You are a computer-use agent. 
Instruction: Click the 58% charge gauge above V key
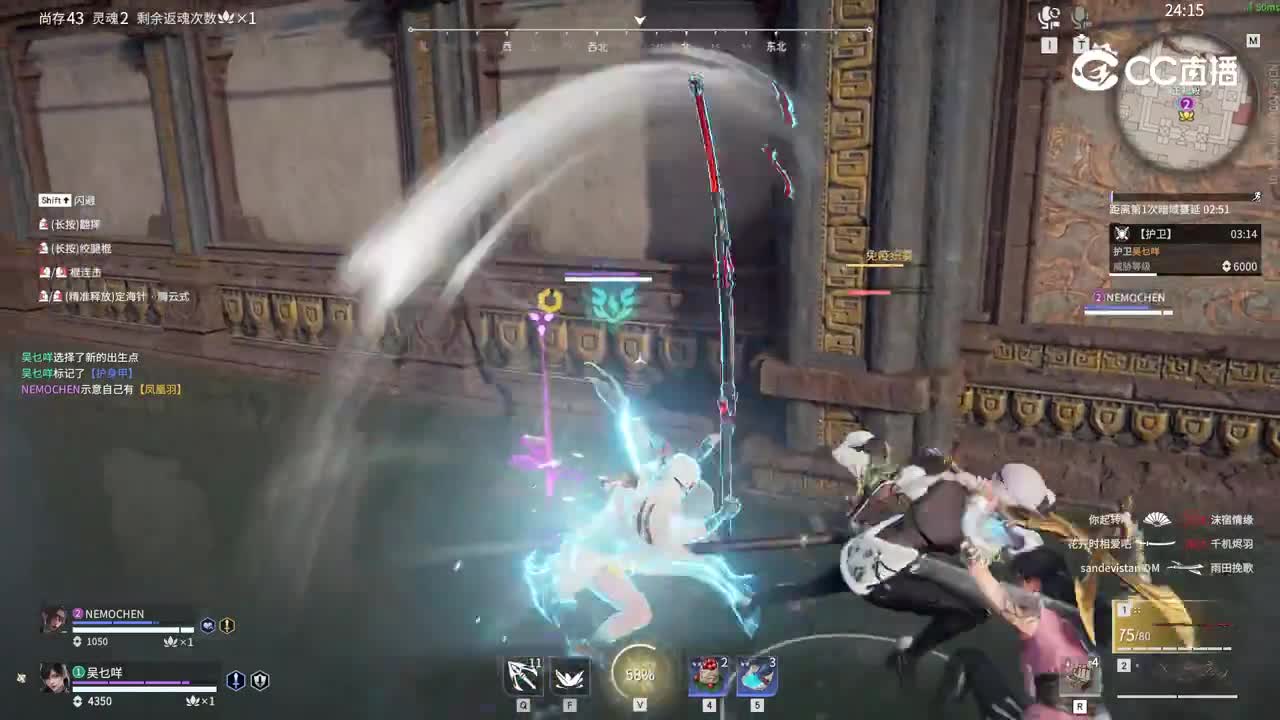[638, 675]
